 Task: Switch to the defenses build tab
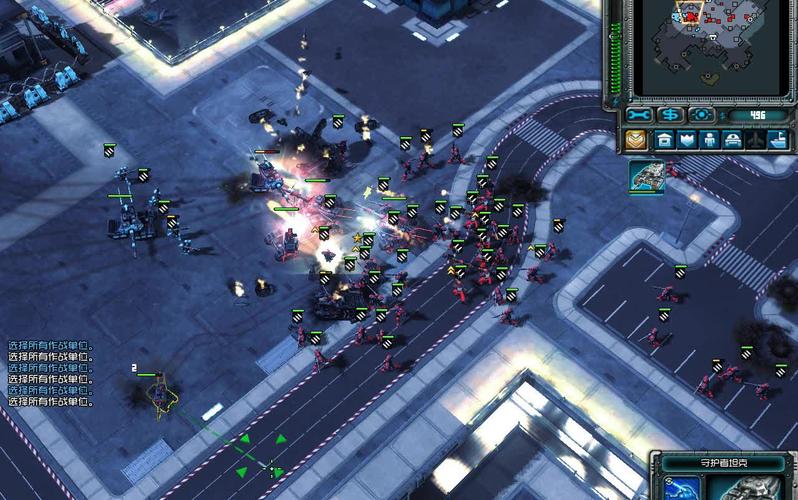(687, 140)
